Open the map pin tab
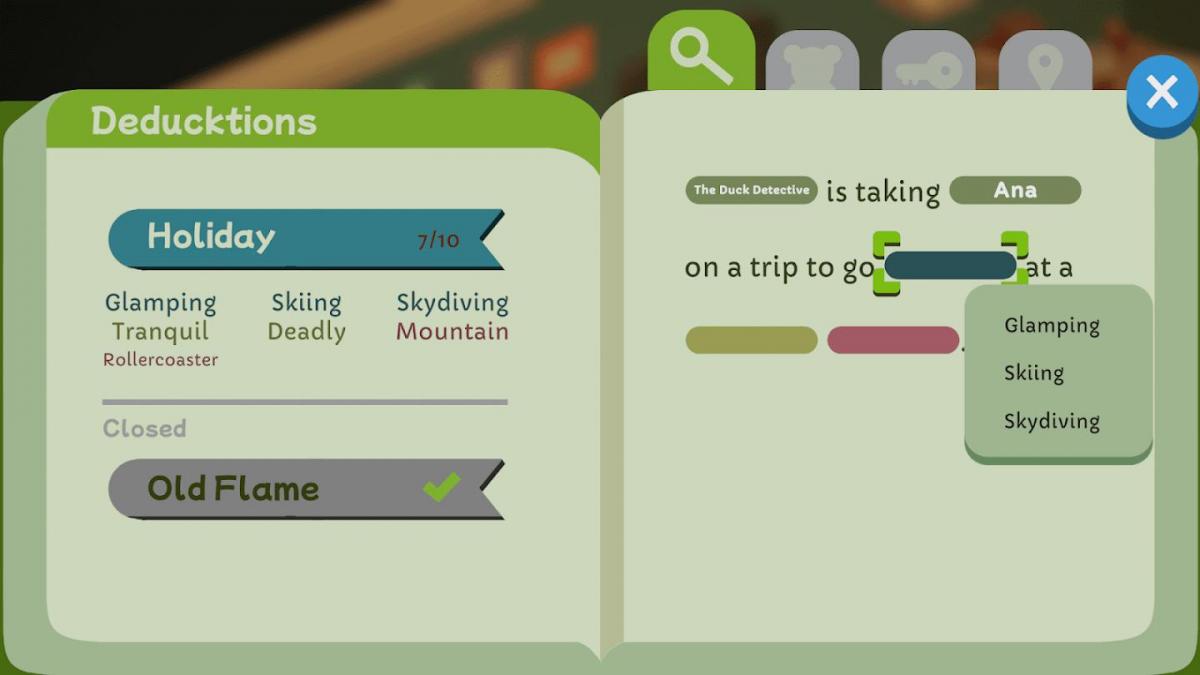1200x675 pixels. click(1044, 67)
